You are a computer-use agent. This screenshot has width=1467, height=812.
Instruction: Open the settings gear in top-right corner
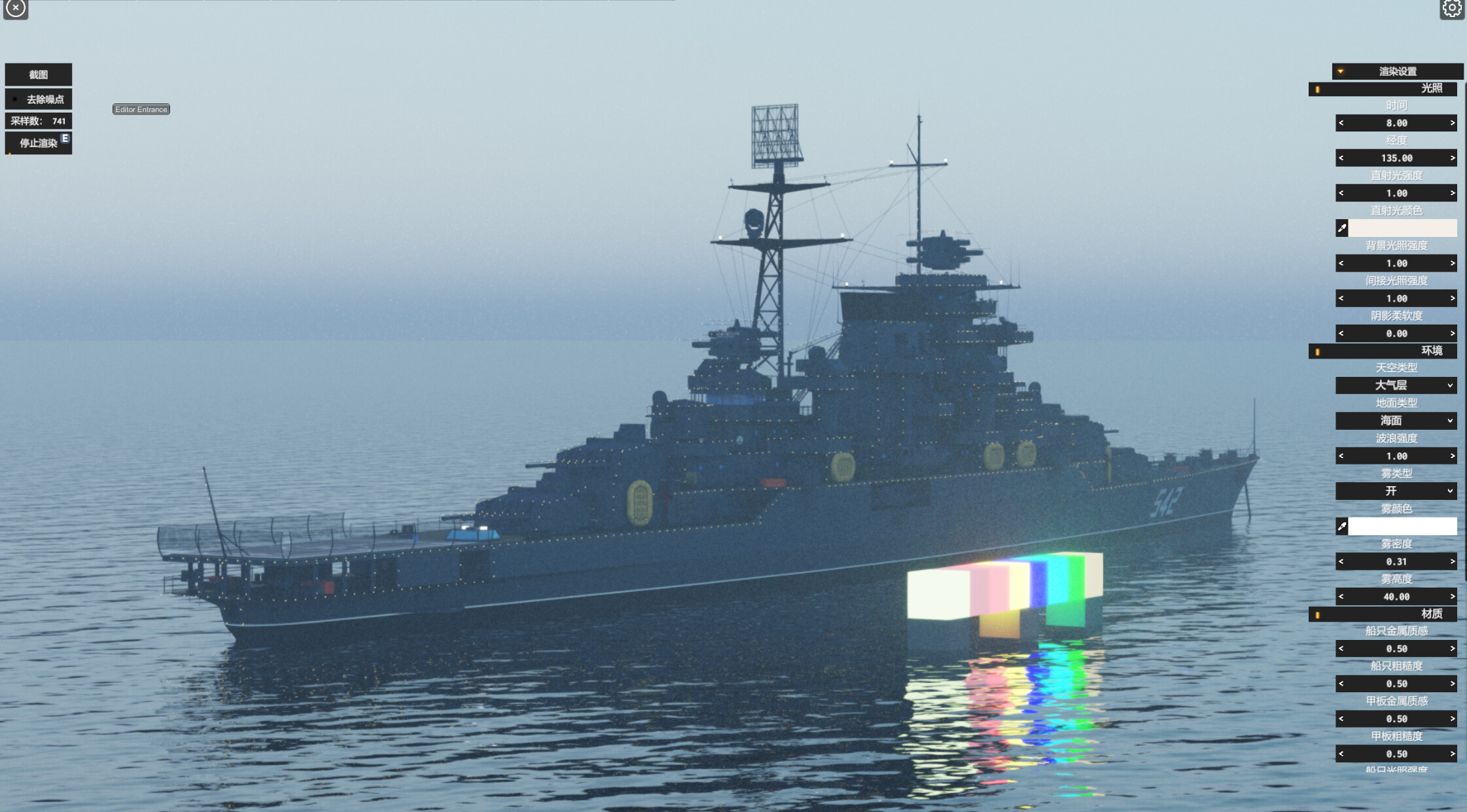[x=1453, y=9]
